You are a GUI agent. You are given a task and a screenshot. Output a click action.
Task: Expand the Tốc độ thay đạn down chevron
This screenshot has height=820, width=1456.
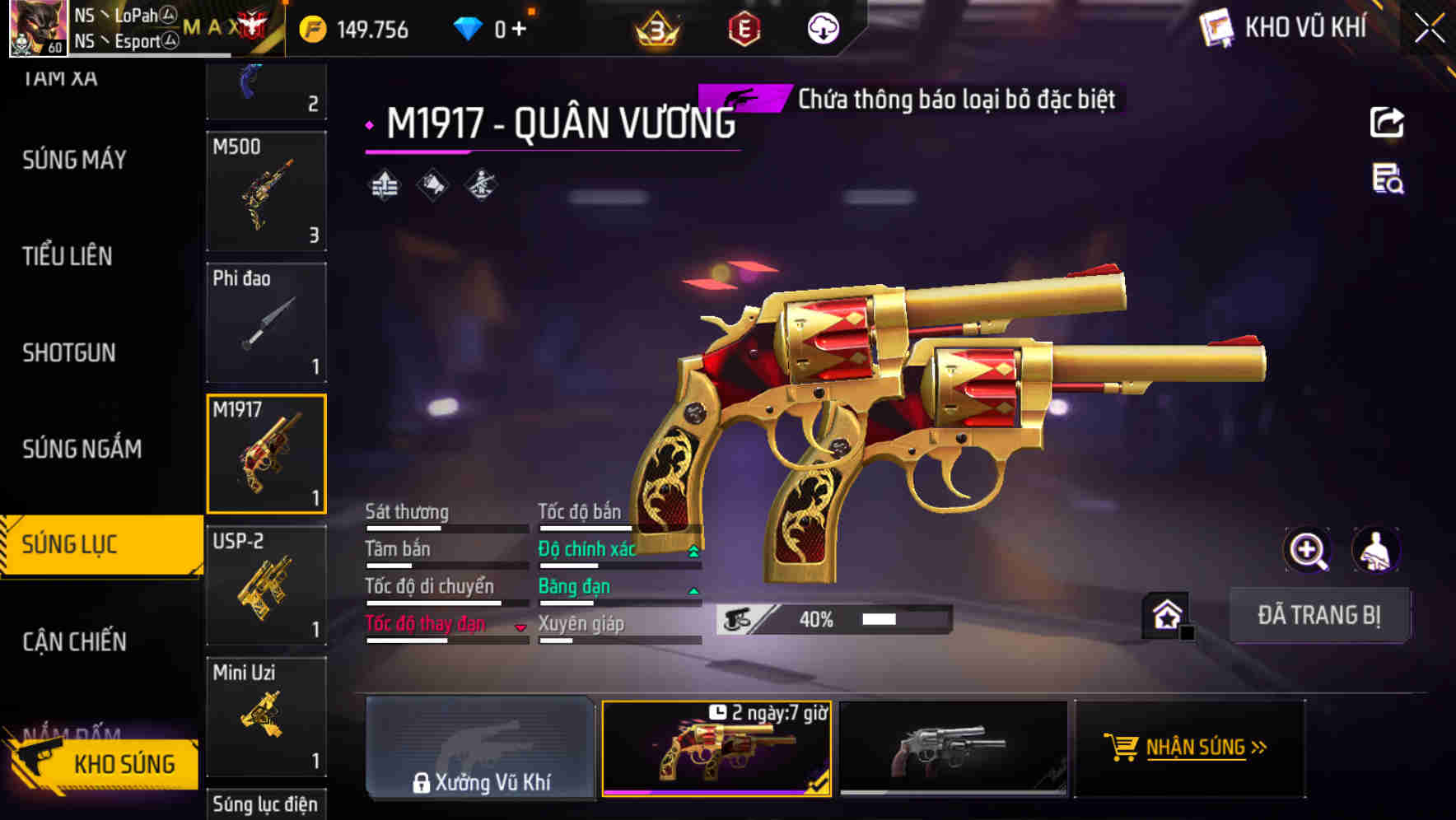coord(521,626)
